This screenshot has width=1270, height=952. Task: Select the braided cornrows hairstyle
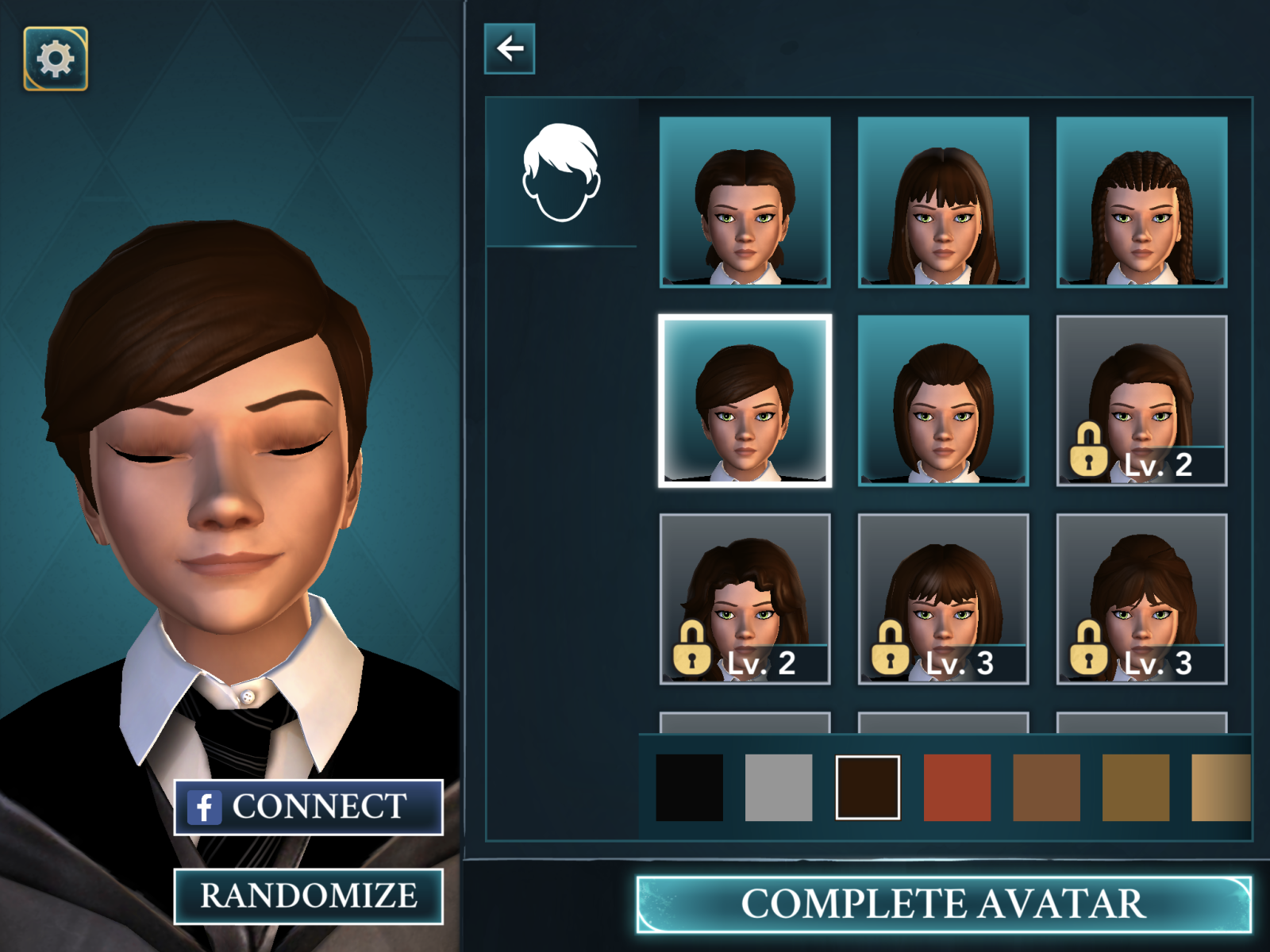click(x=1141, y=202)
